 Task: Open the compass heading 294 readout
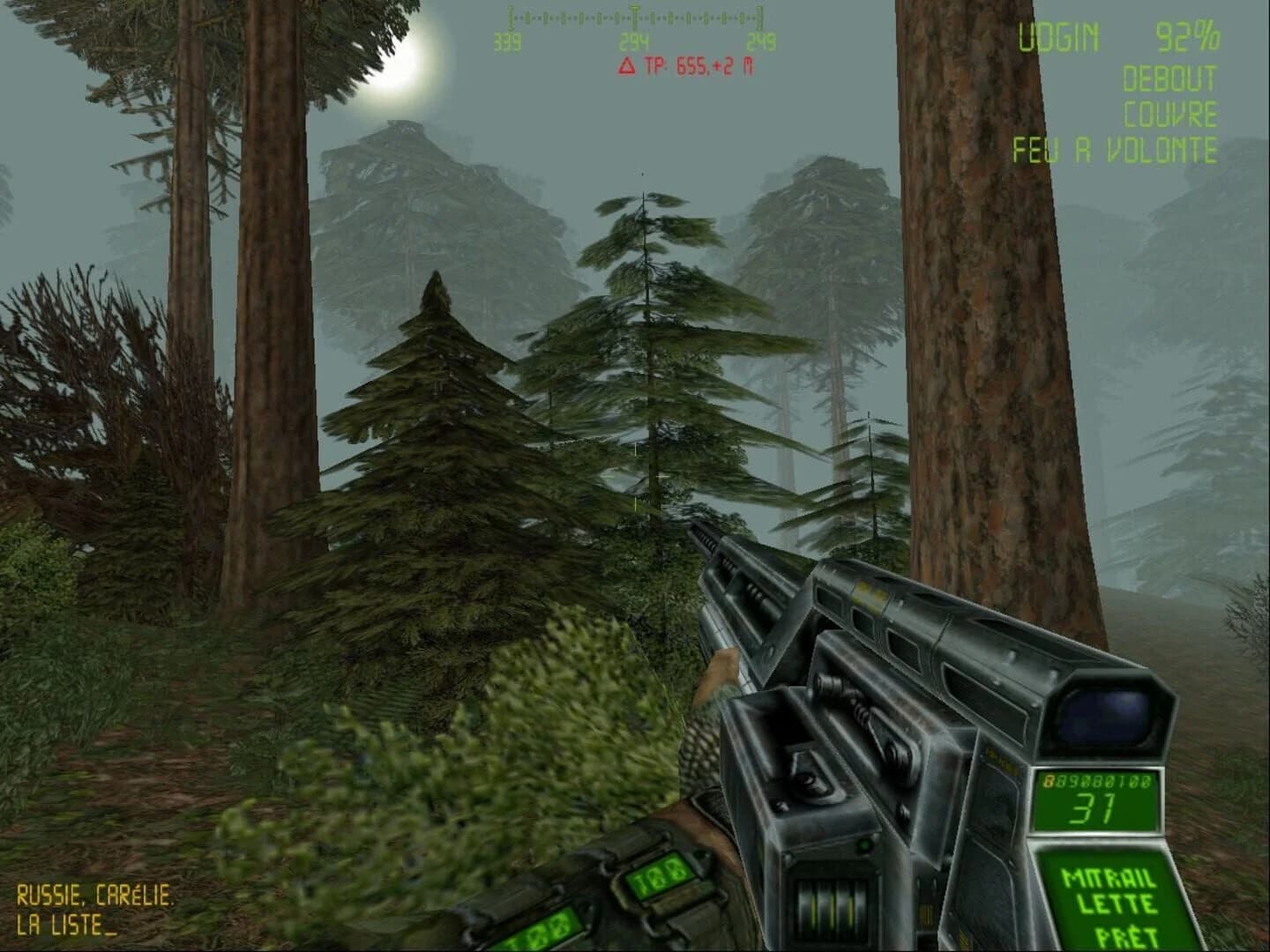(x=634, y=39)
